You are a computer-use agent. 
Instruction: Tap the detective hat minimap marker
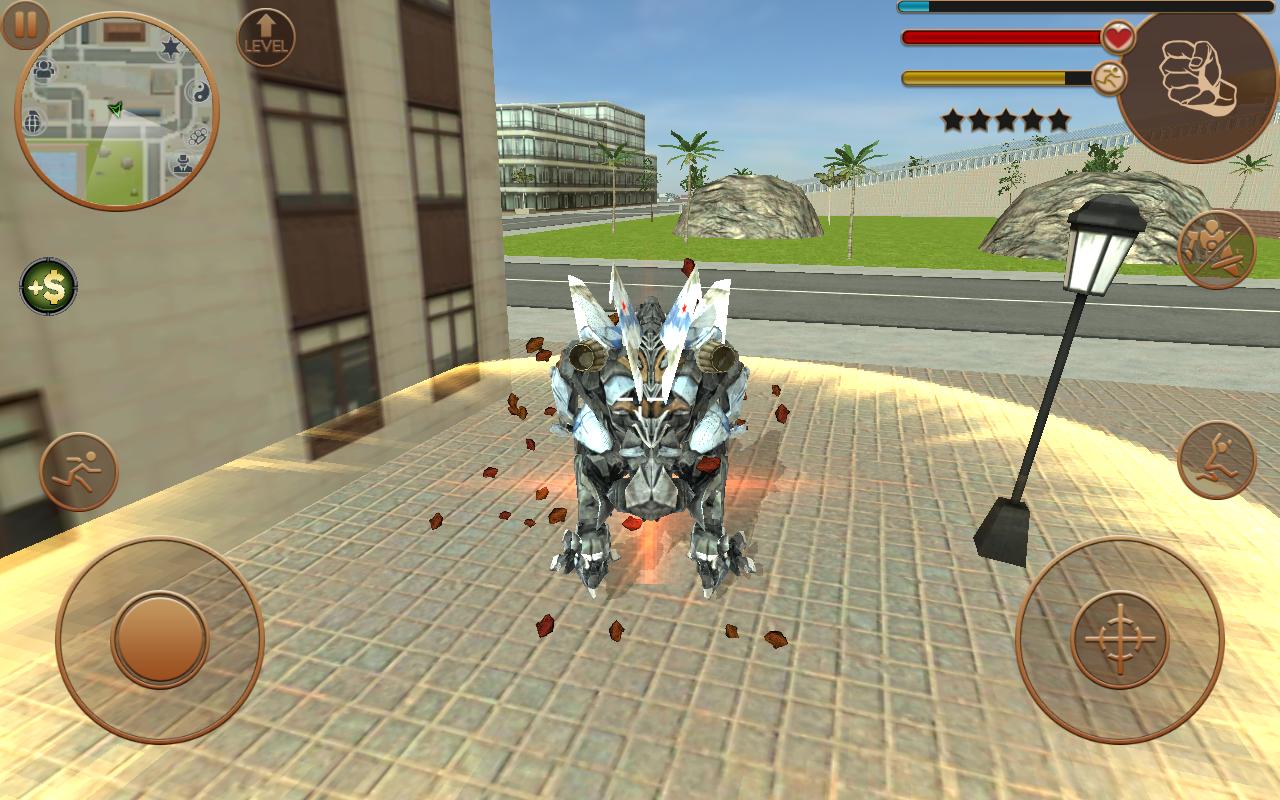point(181,164)
